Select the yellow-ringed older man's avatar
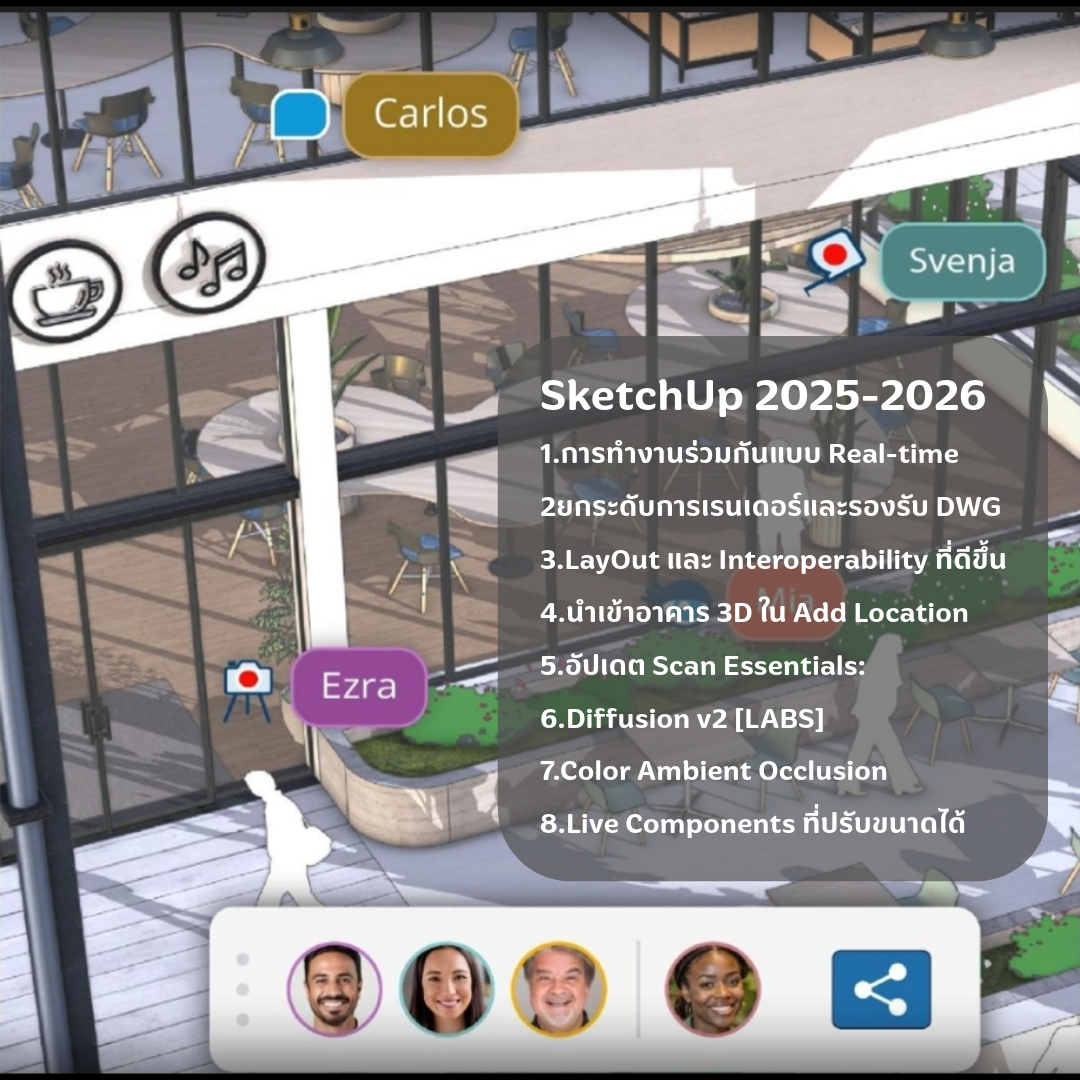 click(x=558, y=989)
